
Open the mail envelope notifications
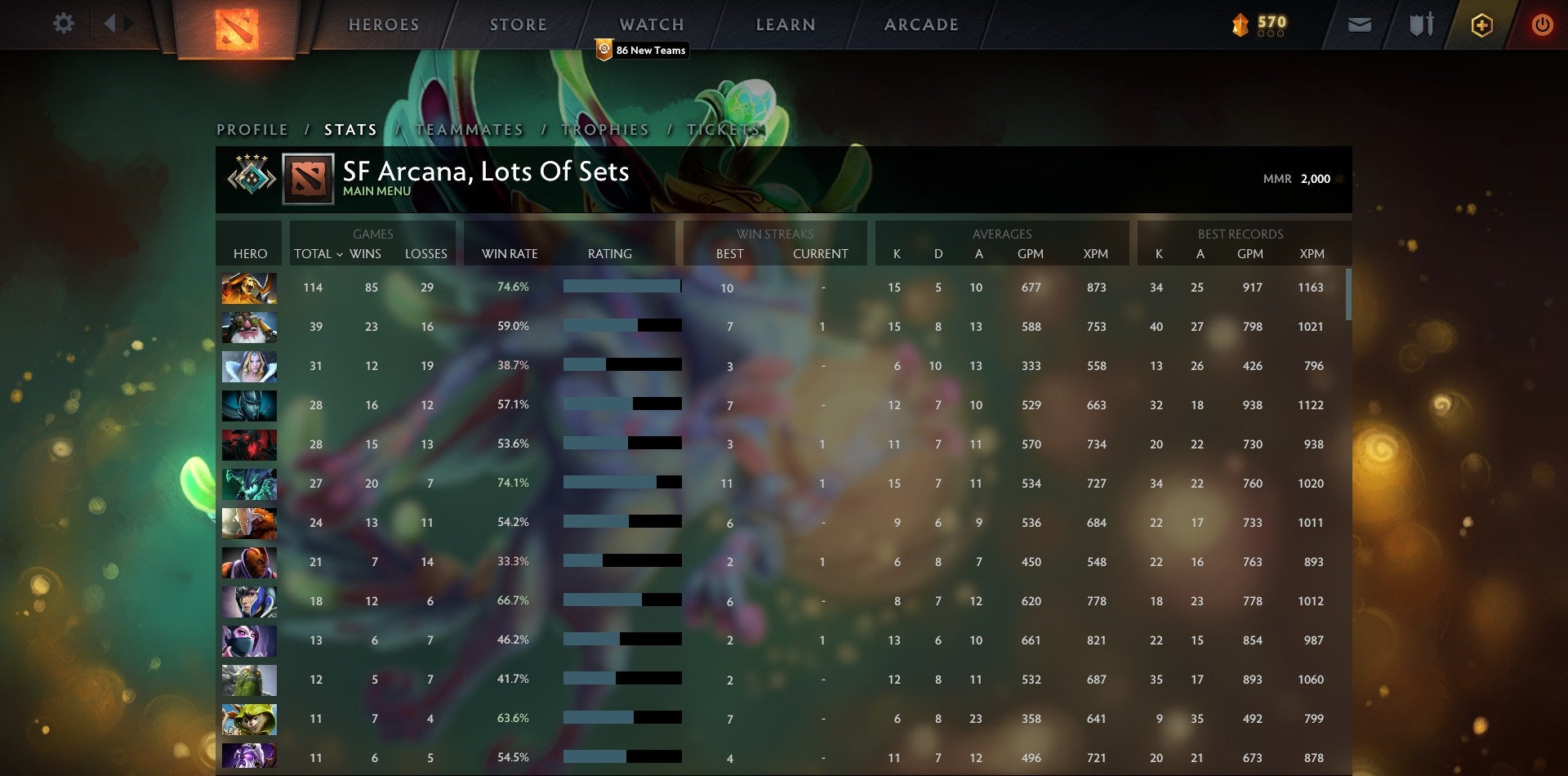tap(1358, 25)
